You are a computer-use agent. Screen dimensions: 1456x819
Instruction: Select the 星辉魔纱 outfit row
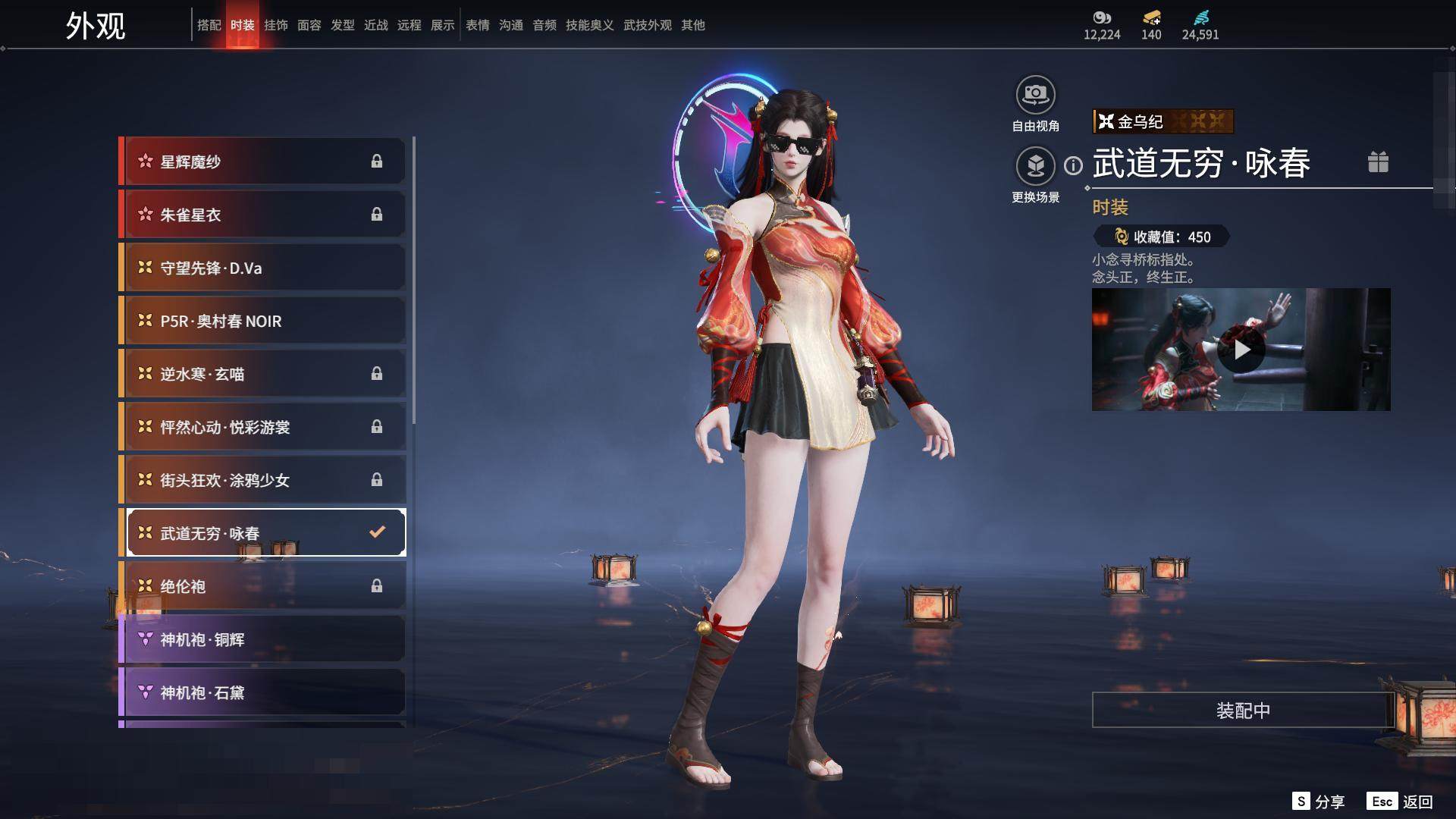pyautogui.click(x=262, y=162)
